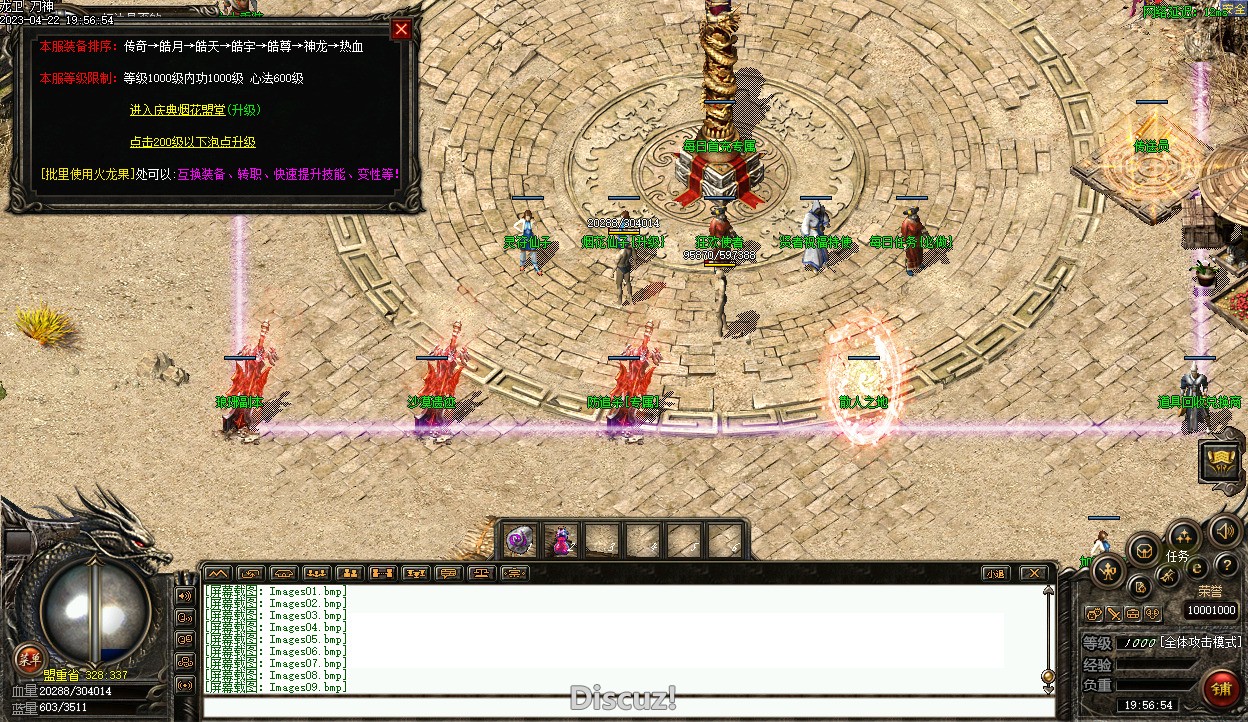Click the top speaker icon beside chat
Image resolution: width=1248 pixels, height=722 pixels.
click(185, 595)
